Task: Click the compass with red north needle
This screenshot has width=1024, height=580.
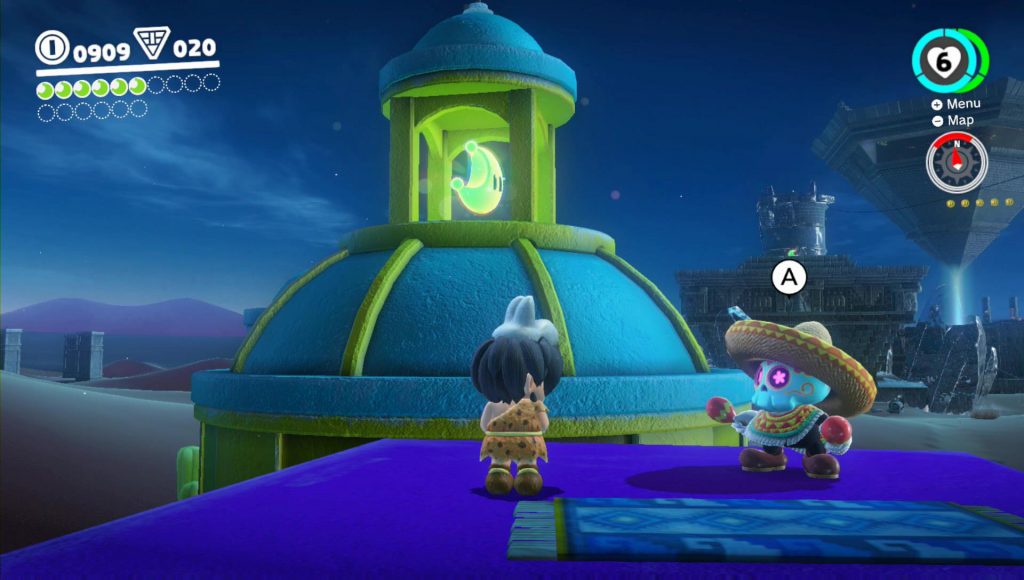Action: tap(956, 162)
